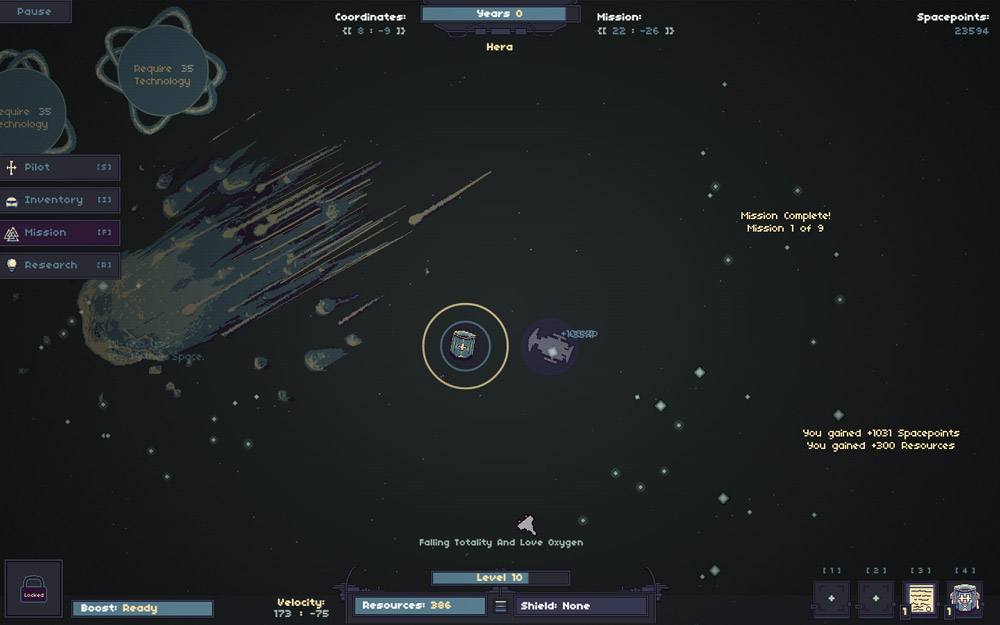Use the canister item in slot 4
Viewport: 1000px width, 625px height.
966,599
